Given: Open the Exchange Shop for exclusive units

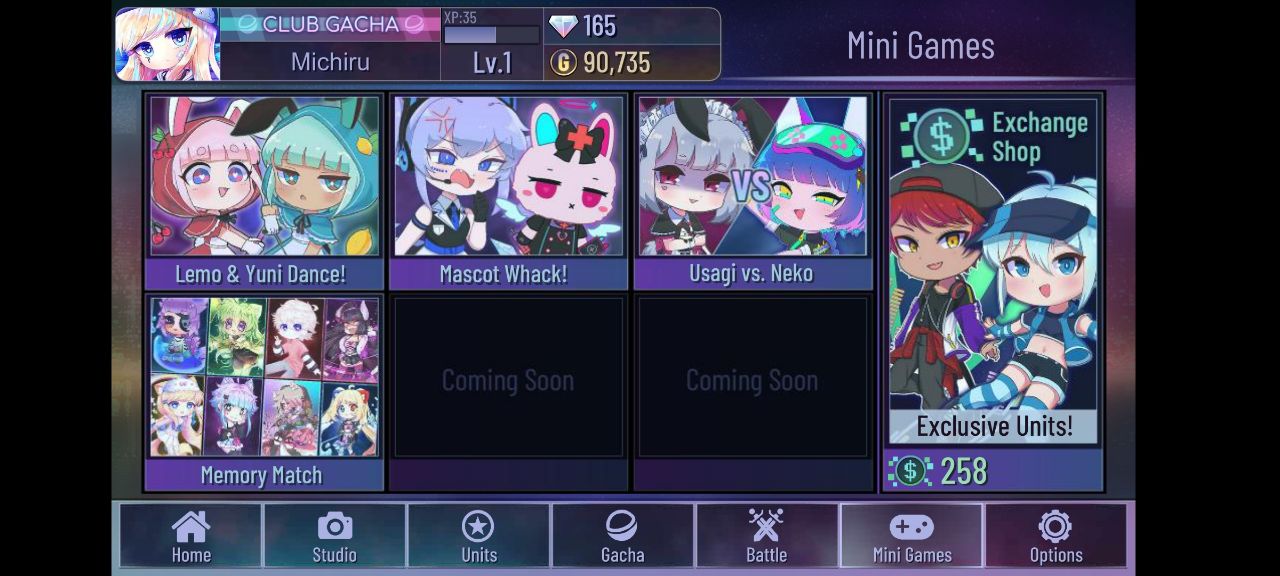Looking at the screenshot, I should 993,290.
